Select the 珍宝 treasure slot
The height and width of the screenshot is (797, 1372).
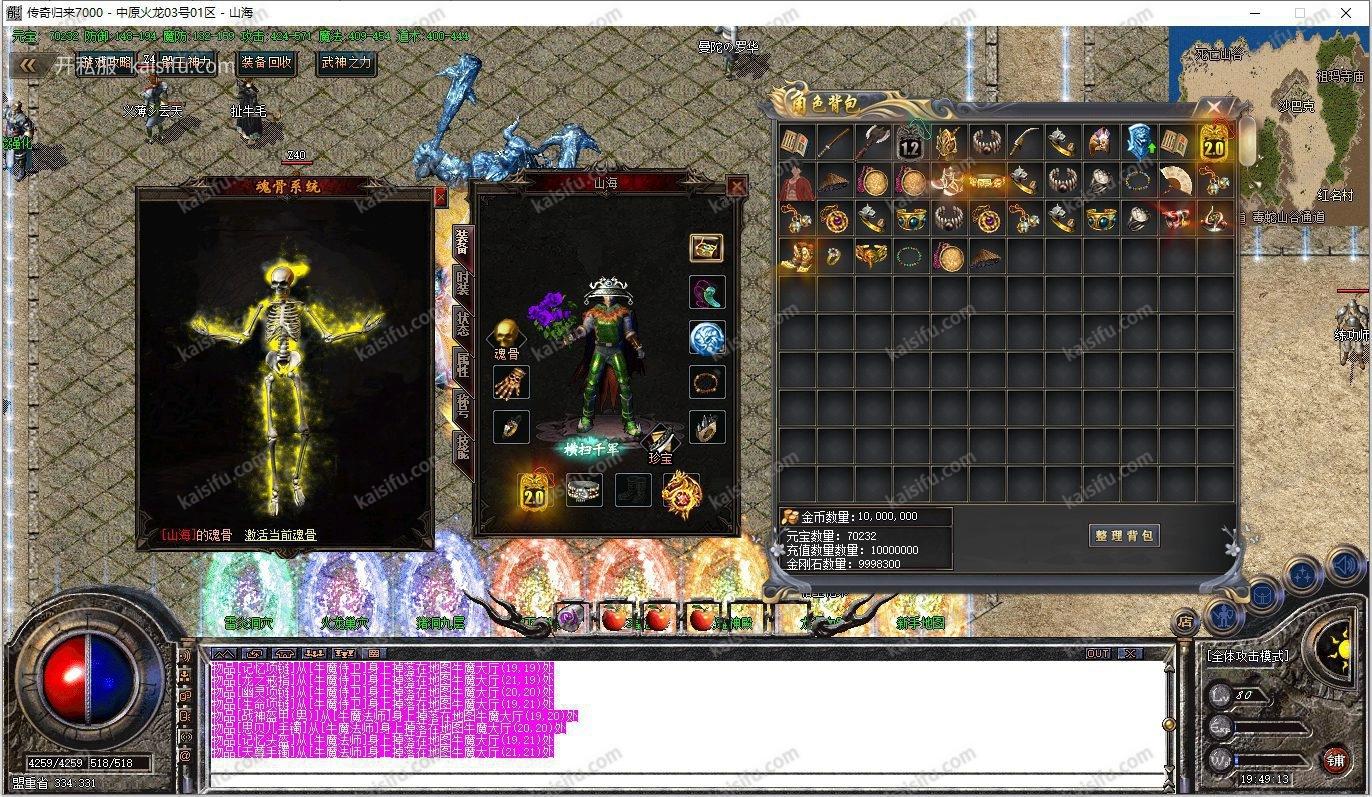(659, 441)
